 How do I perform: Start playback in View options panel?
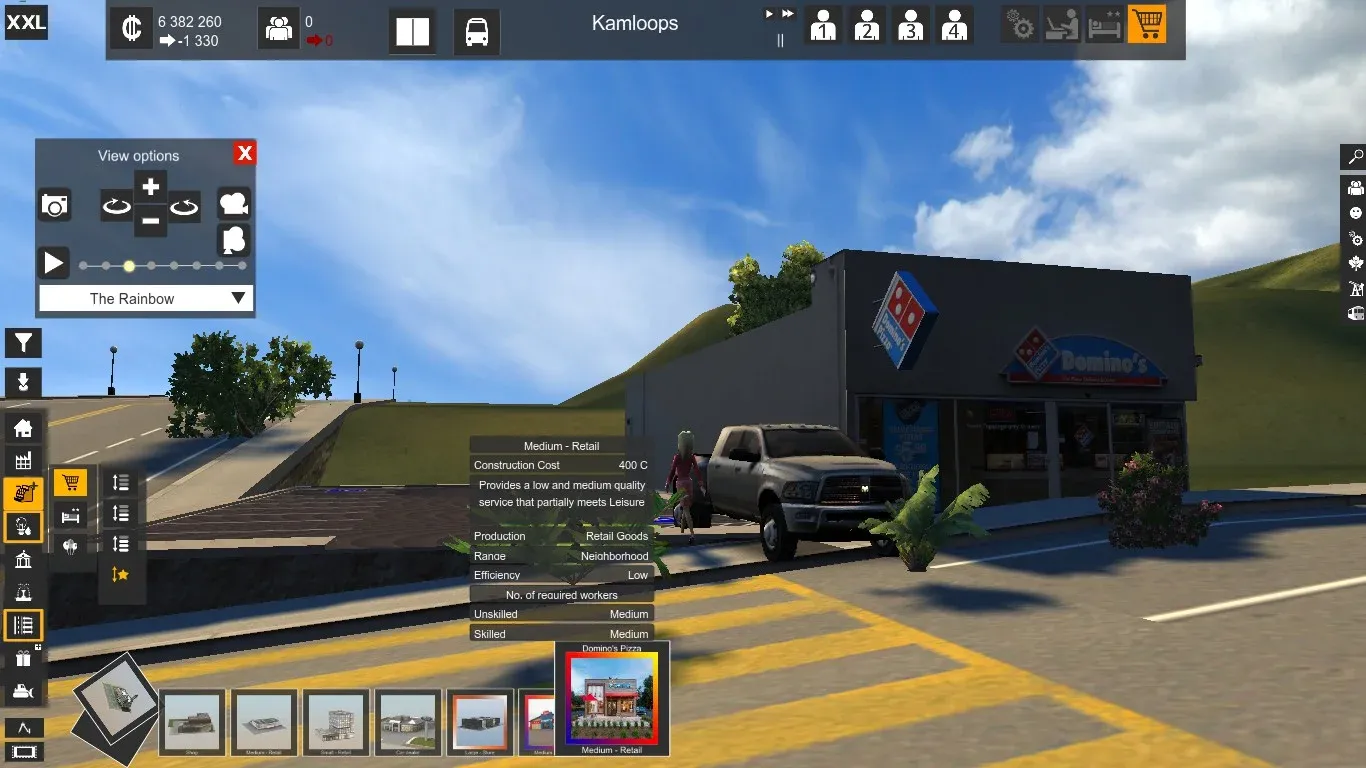pos(53,264)
